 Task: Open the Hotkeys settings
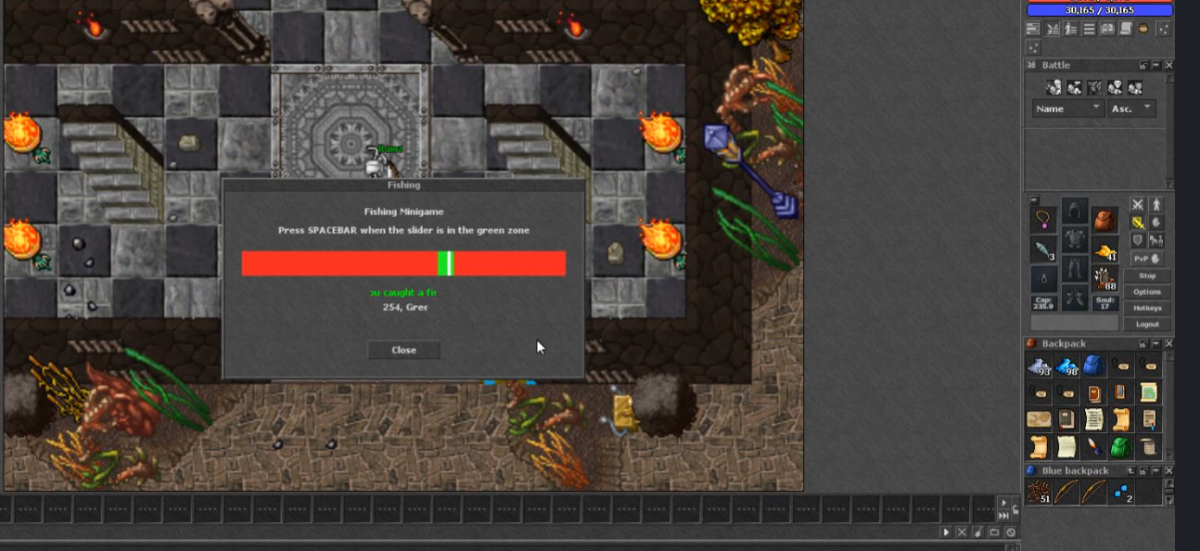tap(1147, 308)
